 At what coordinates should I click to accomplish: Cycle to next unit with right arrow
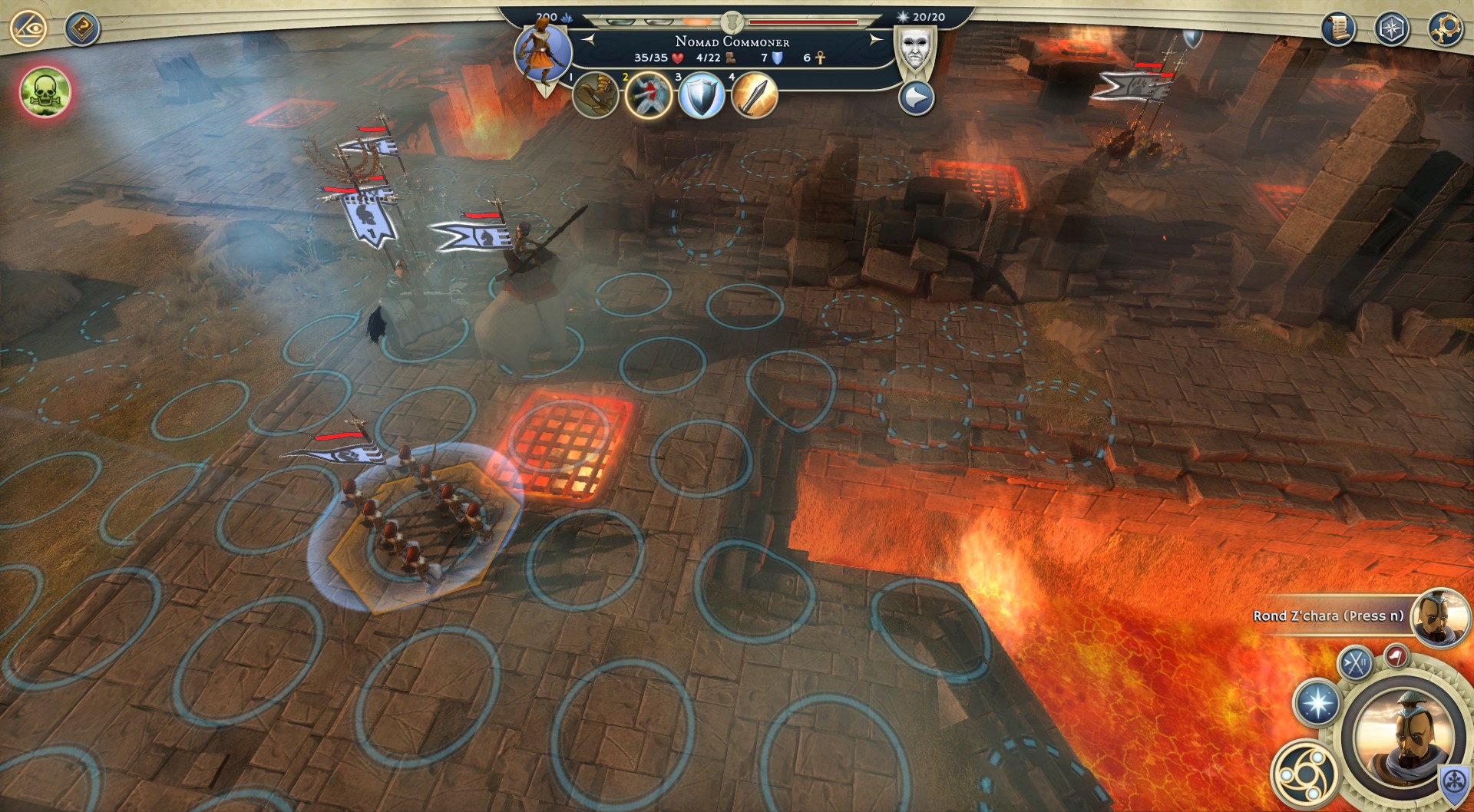(x=874, y=40)
